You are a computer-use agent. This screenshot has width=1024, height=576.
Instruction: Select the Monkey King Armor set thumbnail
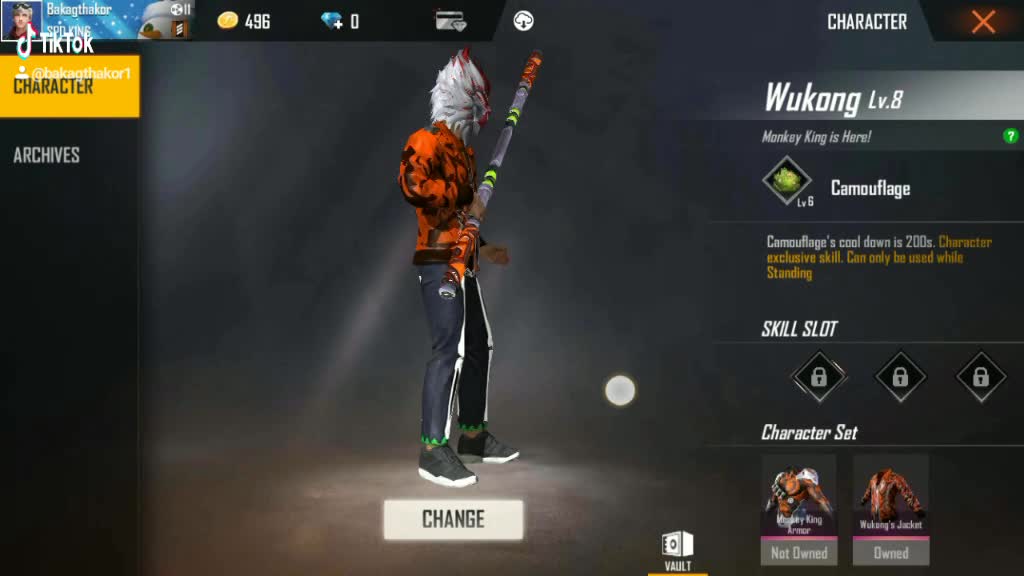tap(799, 498)
